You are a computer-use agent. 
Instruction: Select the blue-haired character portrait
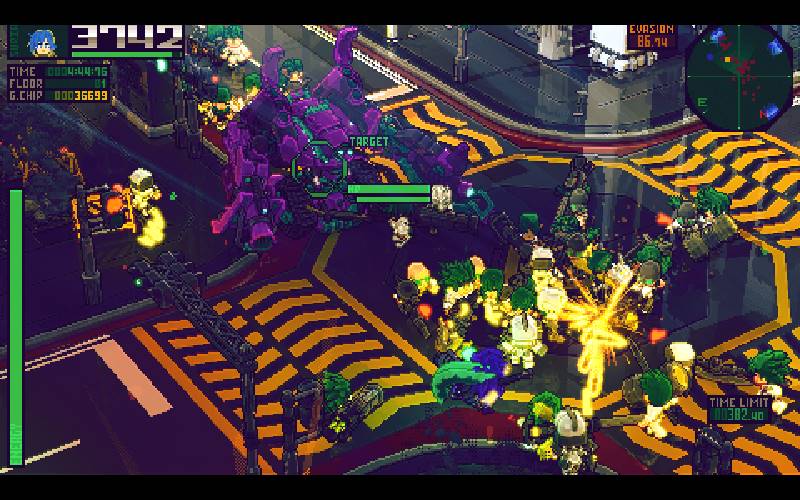pyautogui.click(x=41, y=42)
